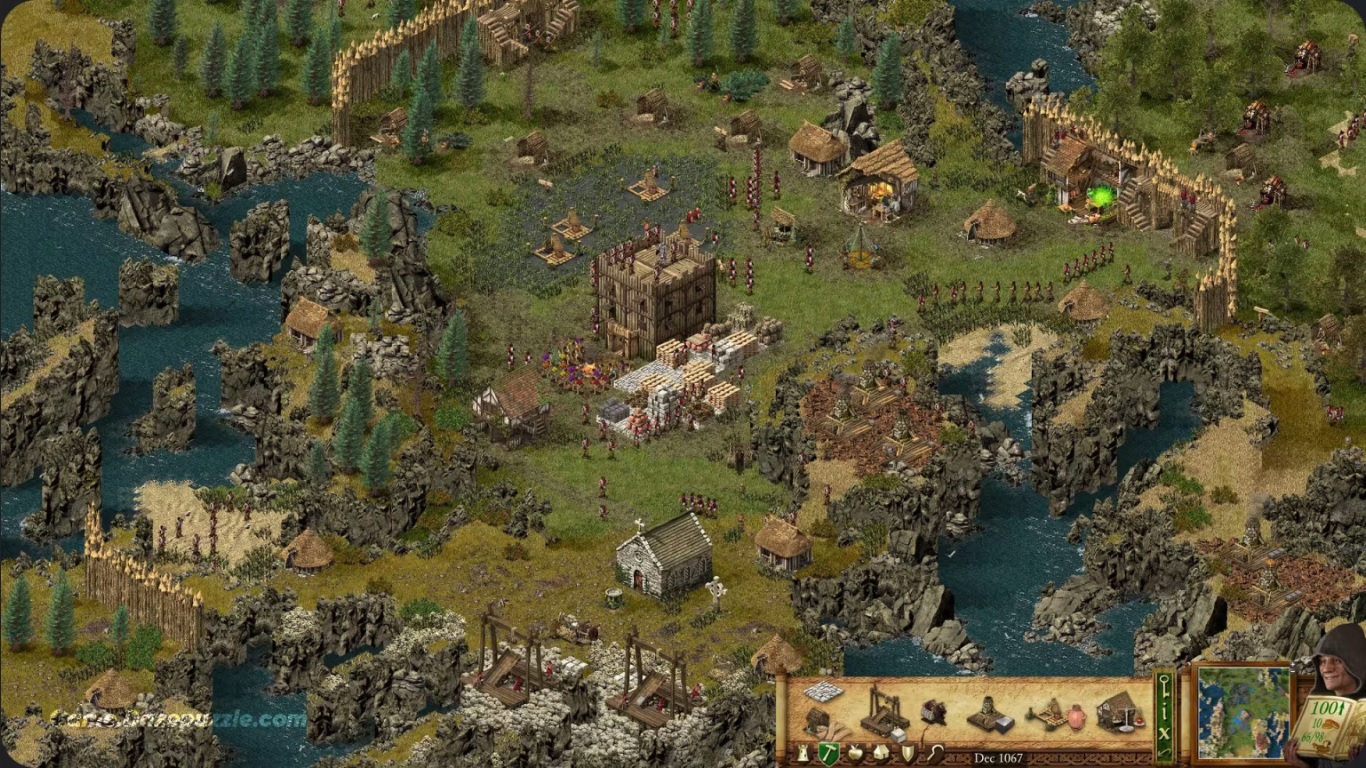This screenshot has height=768, width=1366.
Task: Click the key game options button
Action: tap(1165, 684)
